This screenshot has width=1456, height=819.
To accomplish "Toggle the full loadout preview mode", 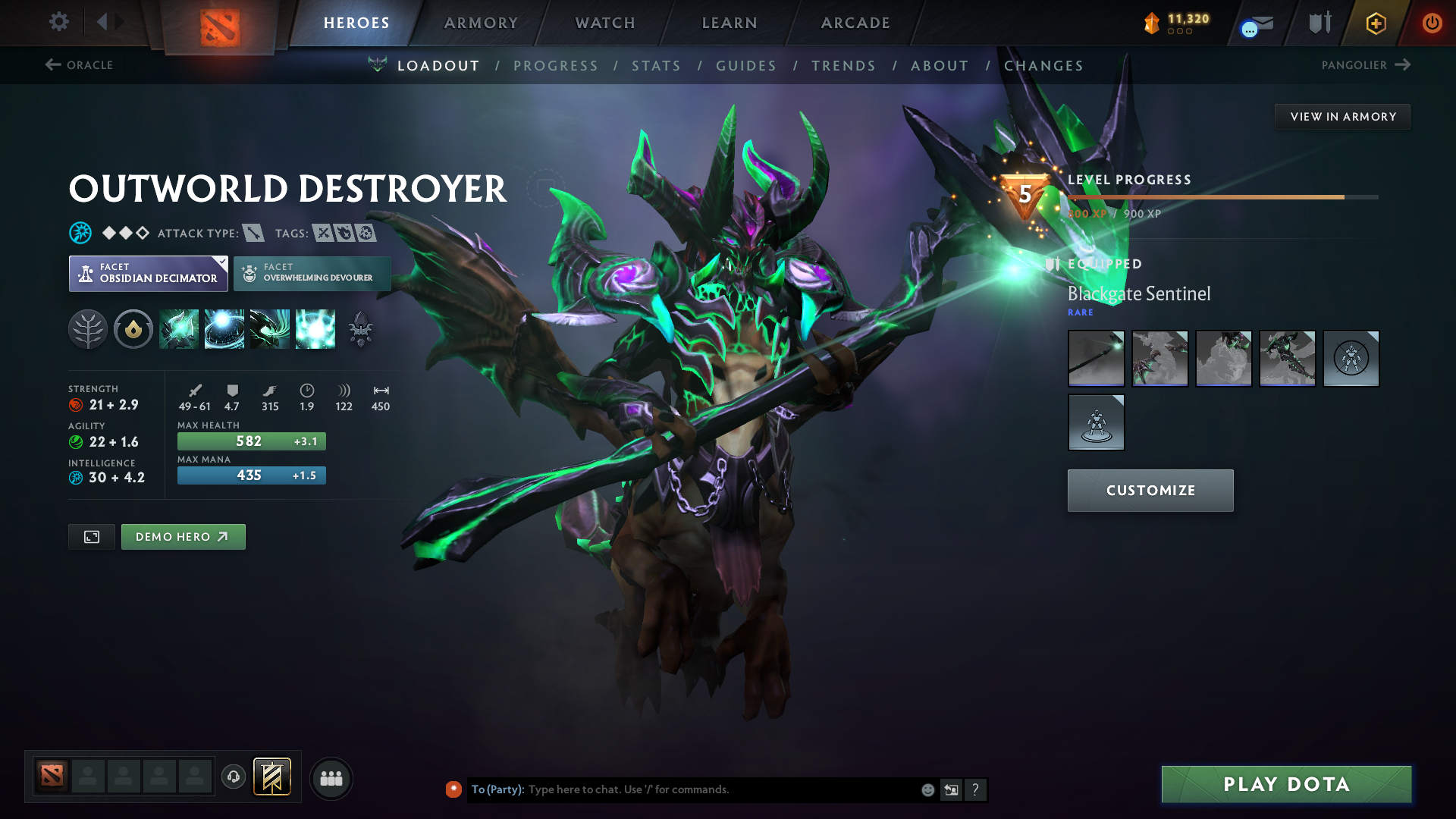I will point(91,536).
